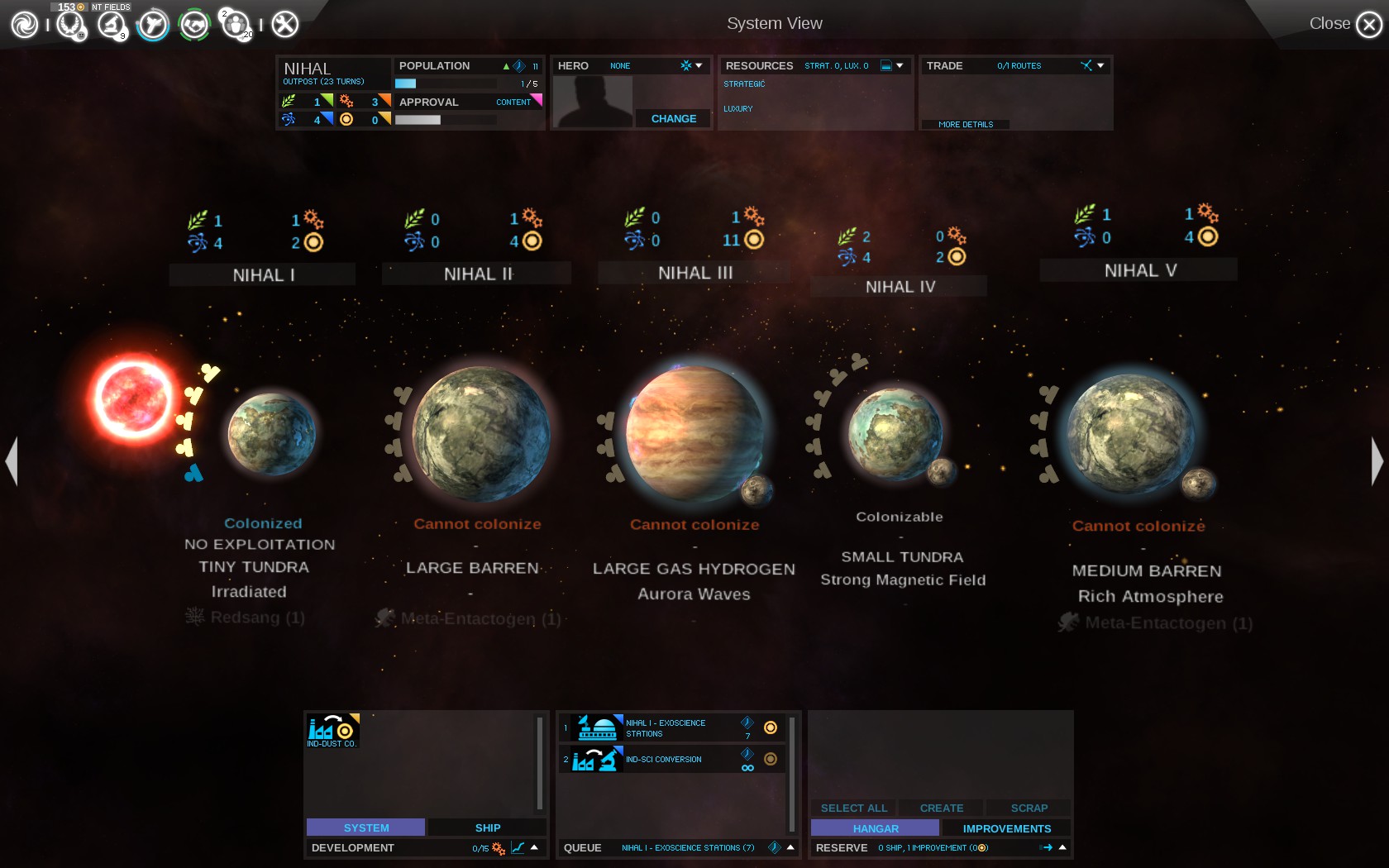Click Select All in hangar
Viewport: 1389px width, 868px height.
(853, 808)
